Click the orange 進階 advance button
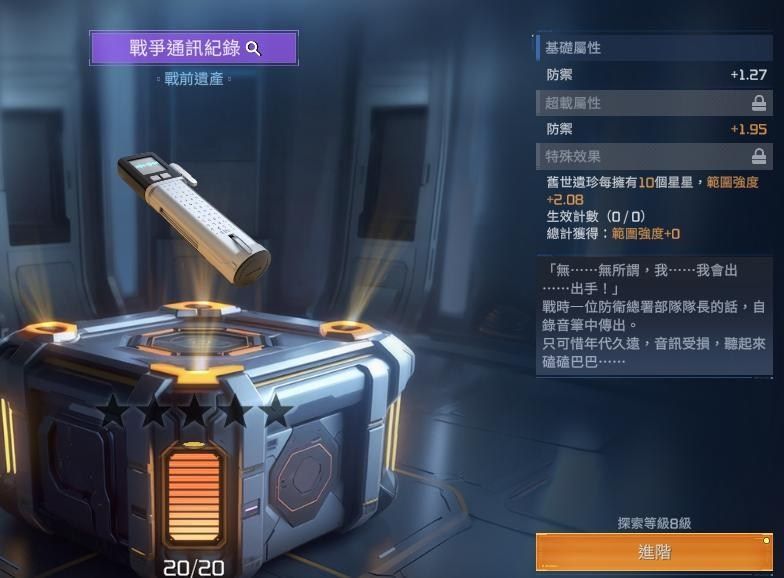This screenshot has height=578, width=784. [654, 552]
